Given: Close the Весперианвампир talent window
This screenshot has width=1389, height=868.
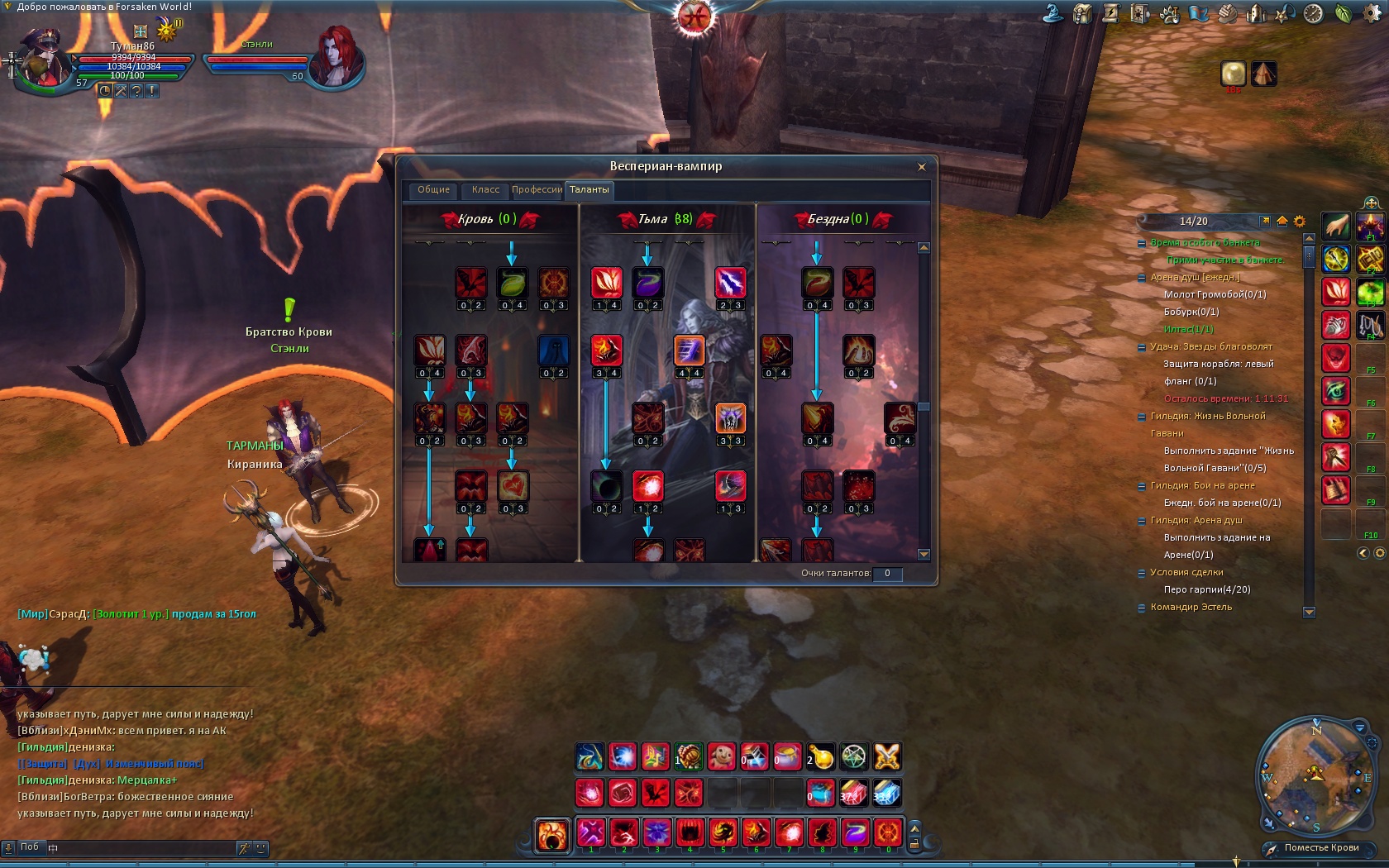Looking at the screenshot, I should [x=921, y=167].
